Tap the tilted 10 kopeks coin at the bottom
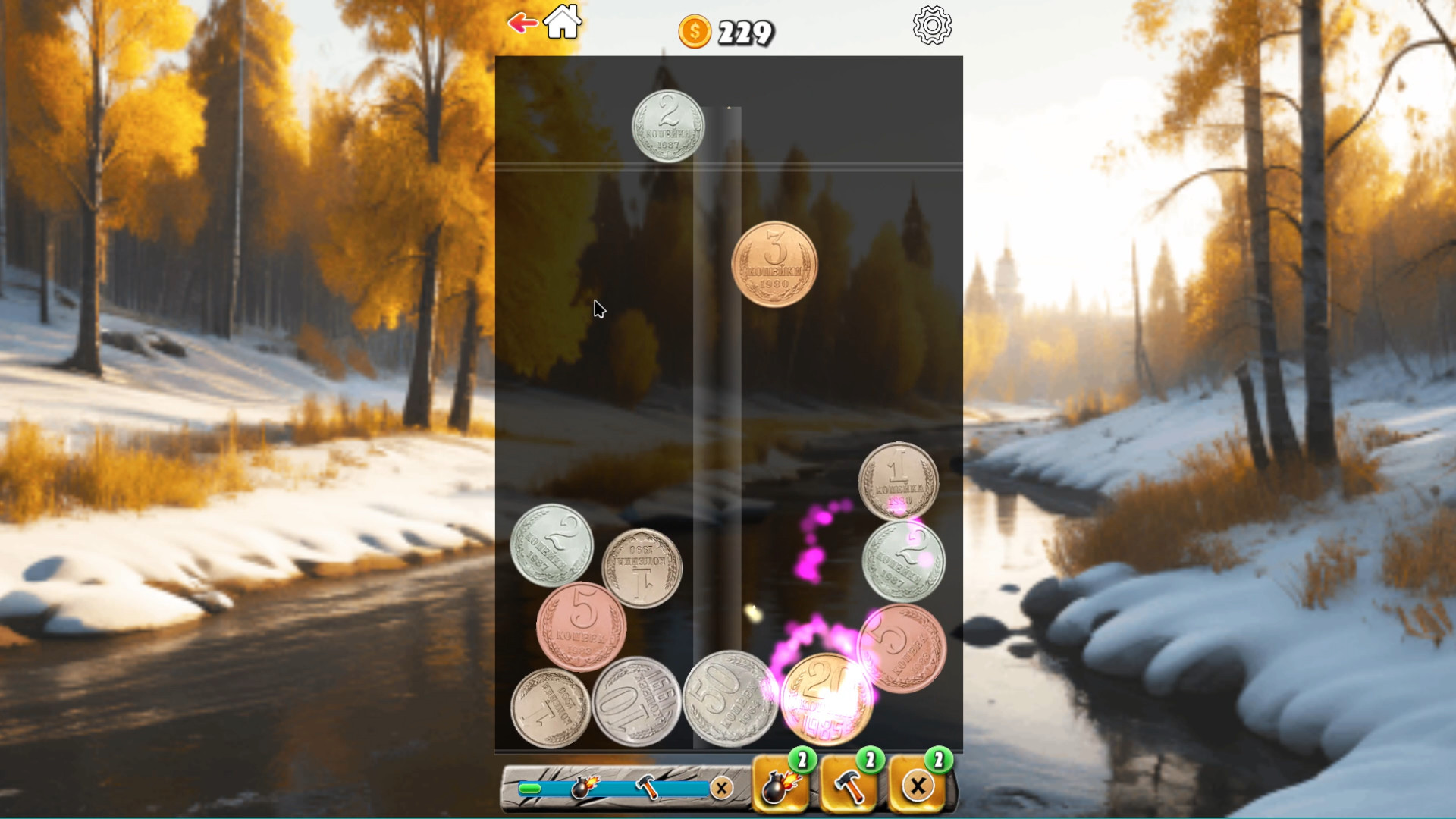This screenshot has height=819, width=1456. (x=637, y=705)
